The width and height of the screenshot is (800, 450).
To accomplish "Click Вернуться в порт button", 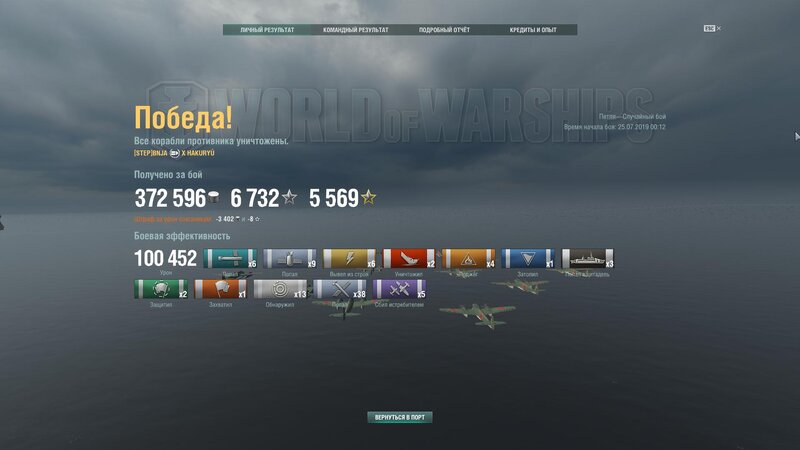I will click(x=400, y=417).
